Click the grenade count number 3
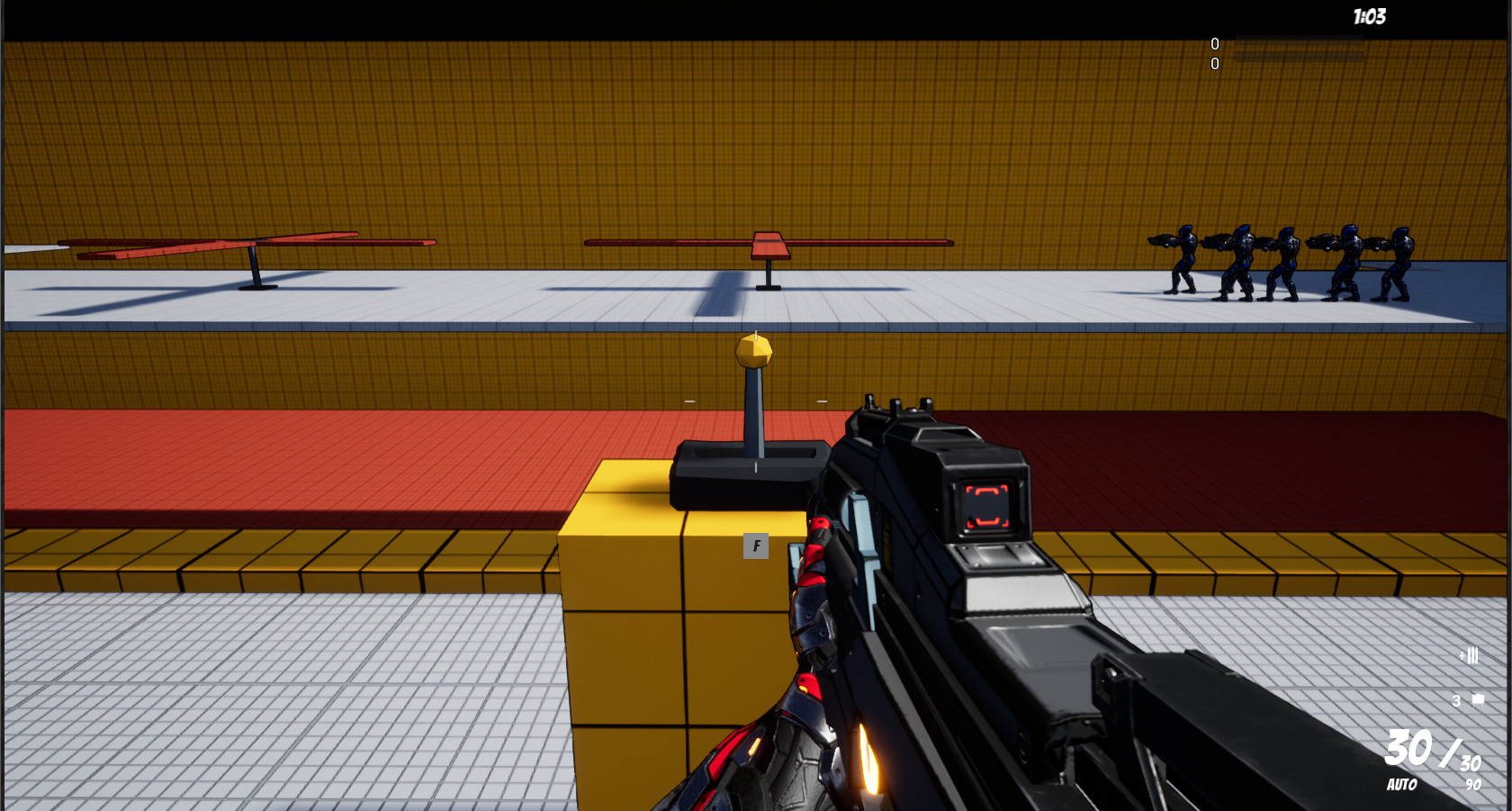The width and height of the screenshot is (1512, 811). pos(1456,701)
